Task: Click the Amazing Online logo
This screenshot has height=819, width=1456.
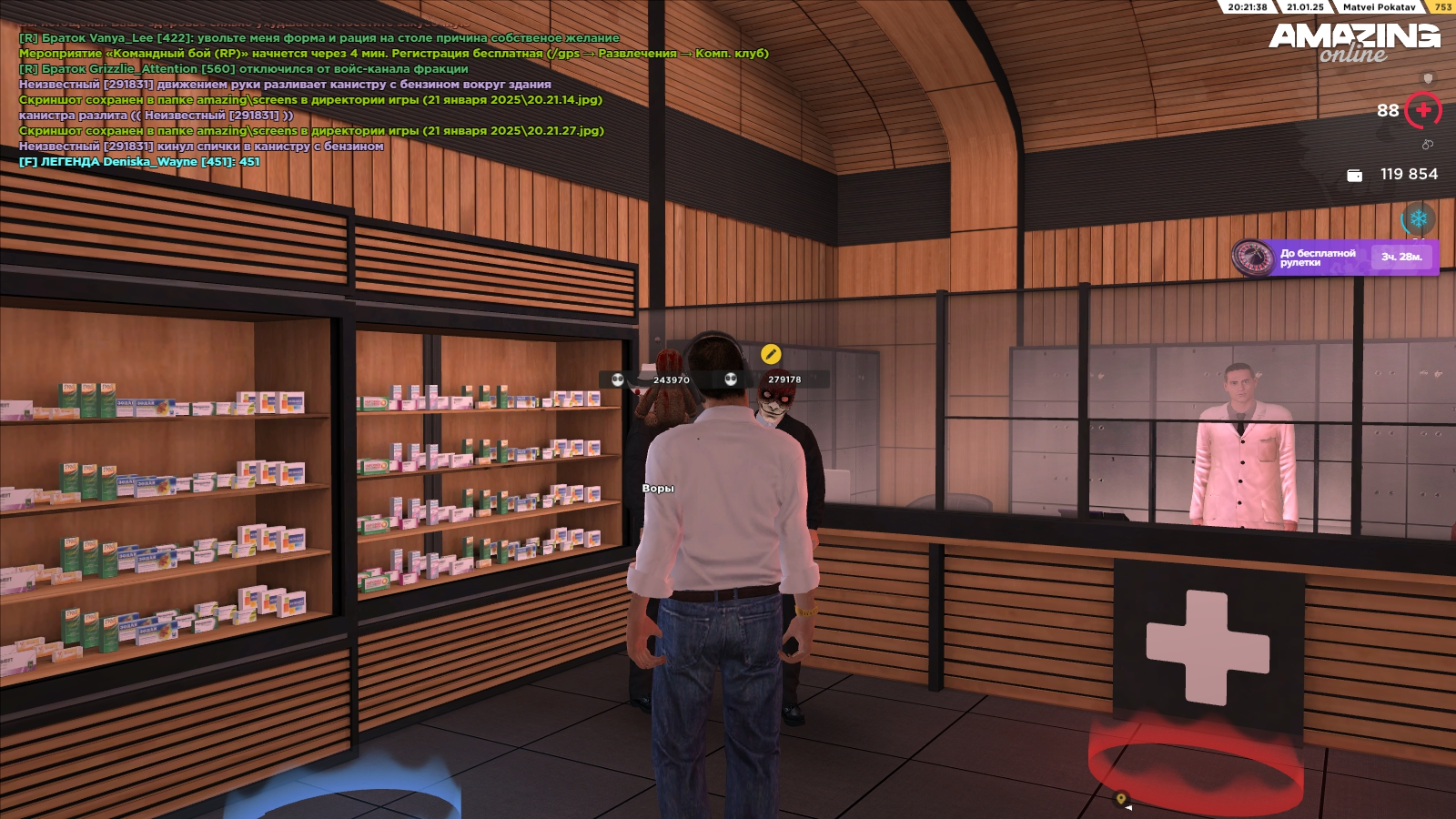Action: (1354, 41)
